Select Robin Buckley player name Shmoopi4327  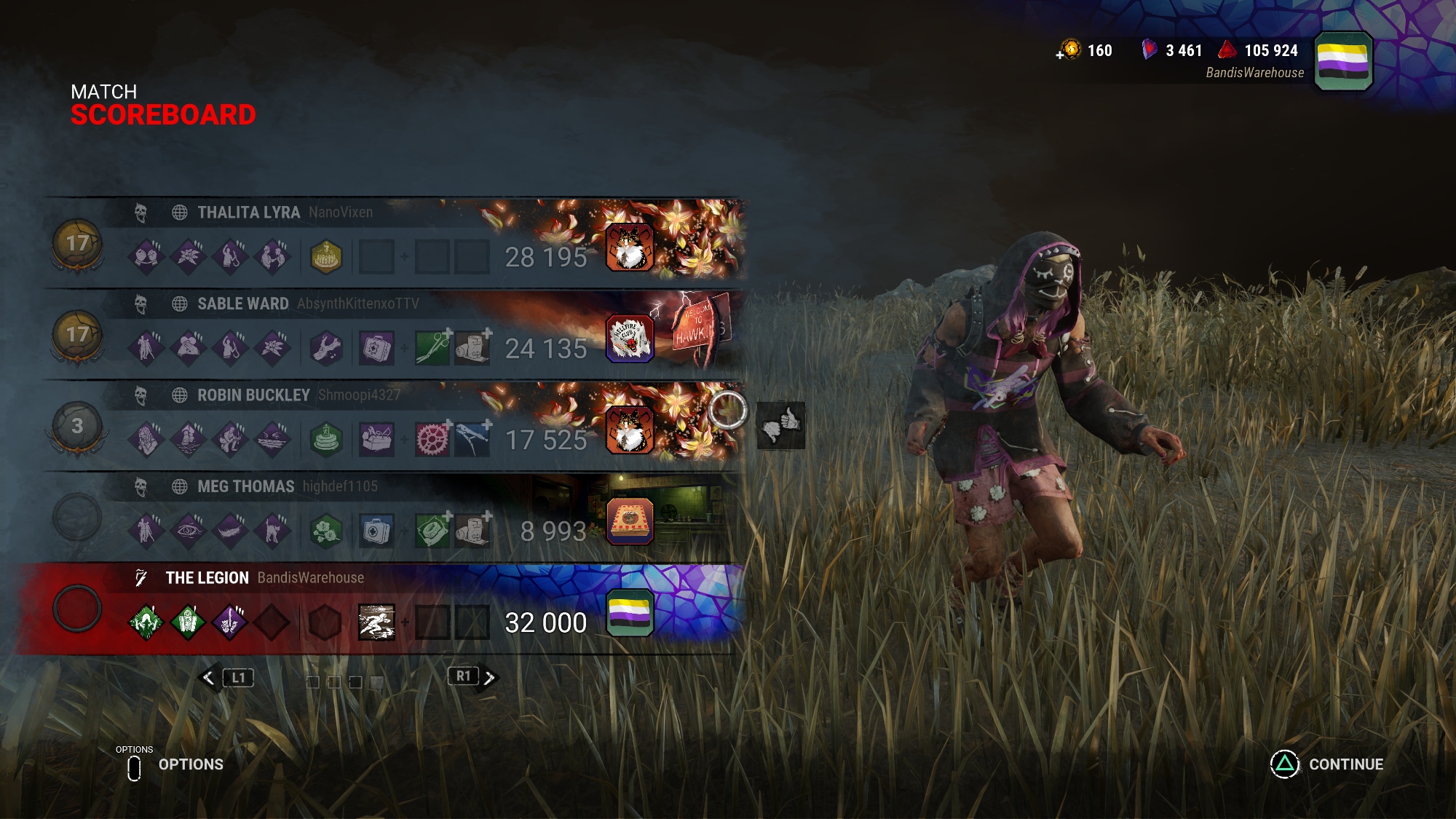pos(359,395)
